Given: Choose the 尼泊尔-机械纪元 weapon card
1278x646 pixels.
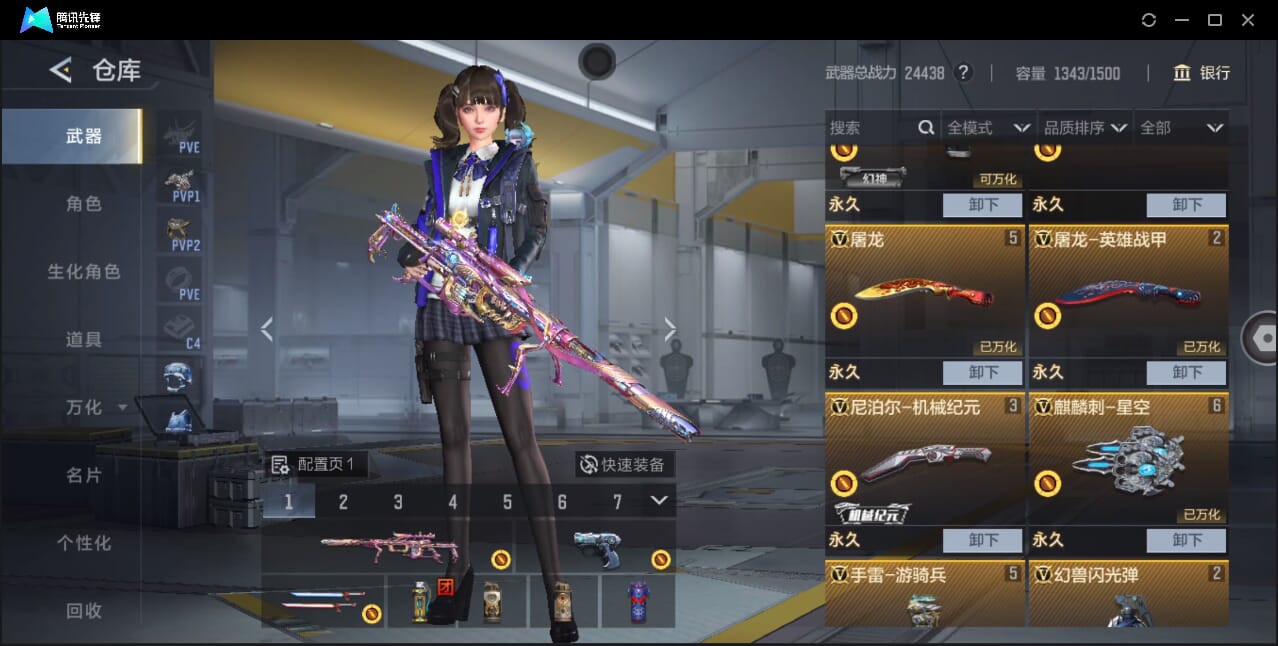Looking at the screenshot, I should (x=924, y=459).
